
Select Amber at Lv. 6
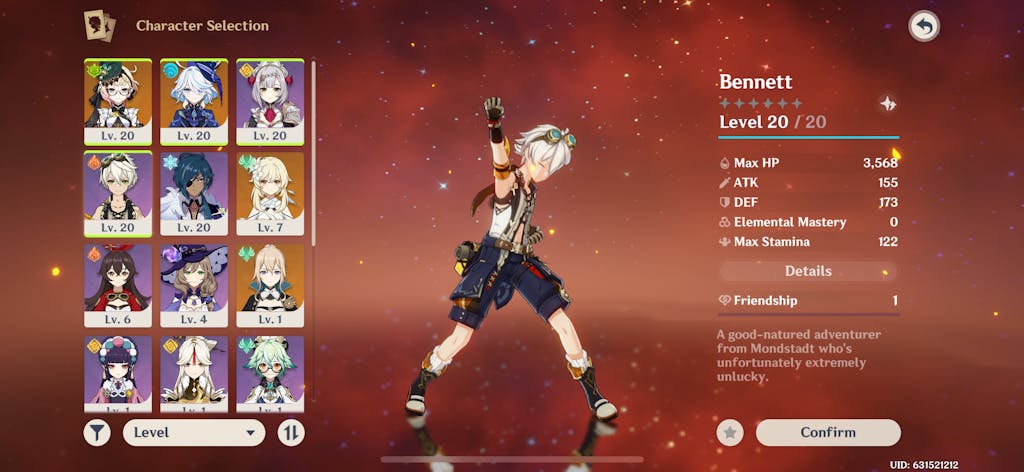[x=118, y=285]
